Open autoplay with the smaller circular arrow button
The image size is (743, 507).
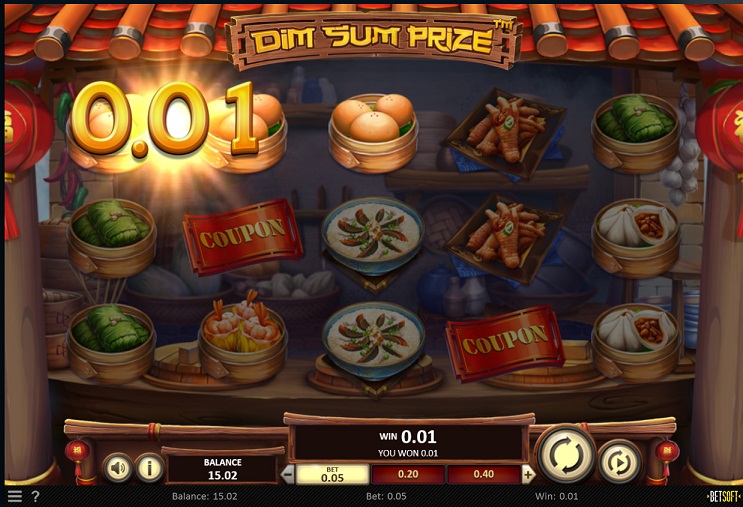(619, 462)
